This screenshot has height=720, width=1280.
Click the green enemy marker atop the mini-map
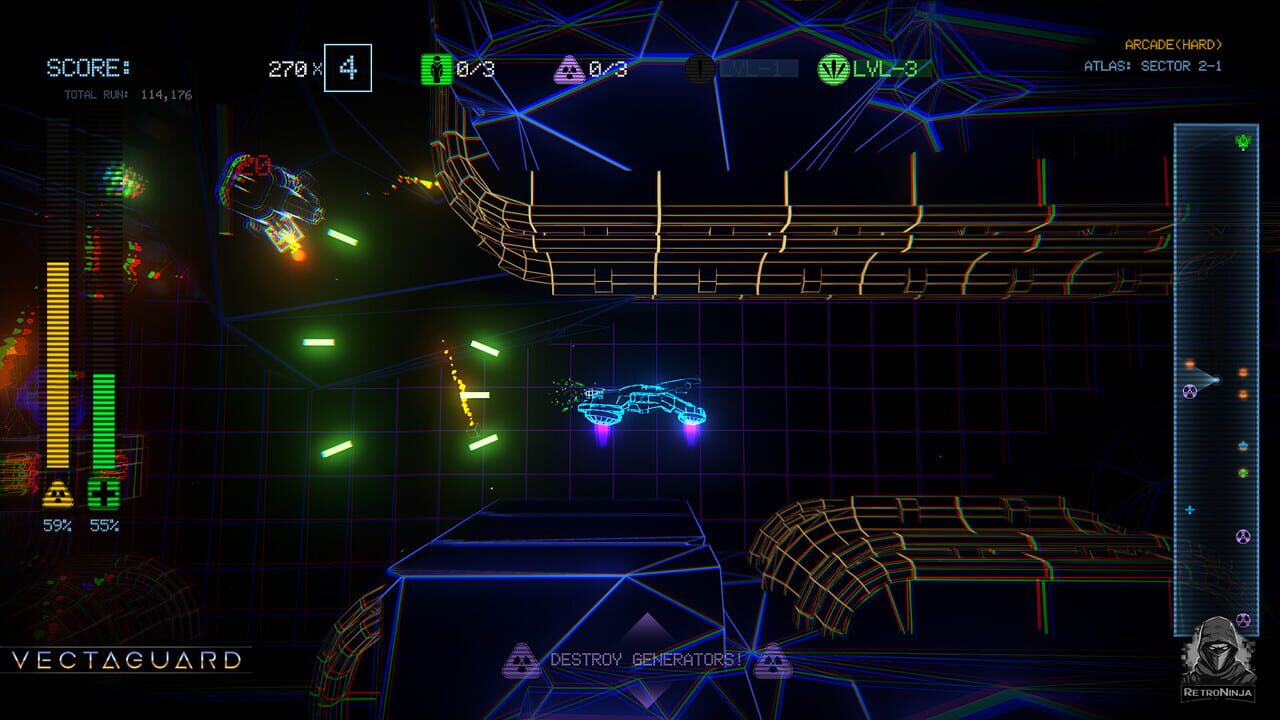click(x=1245, y=141)
